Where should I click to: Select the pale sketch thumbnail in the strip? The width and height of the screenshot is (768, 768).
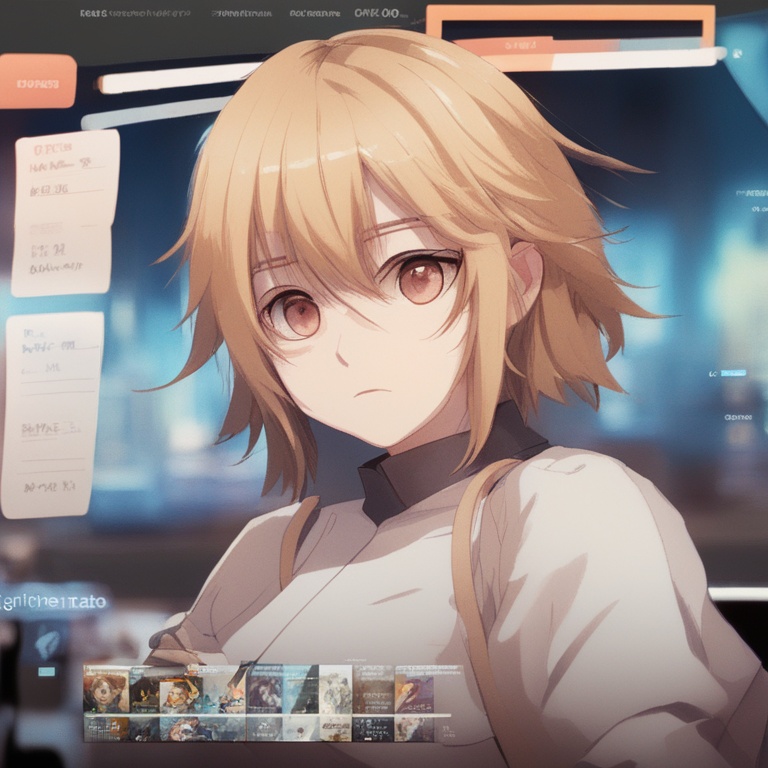tap(335, 689)
